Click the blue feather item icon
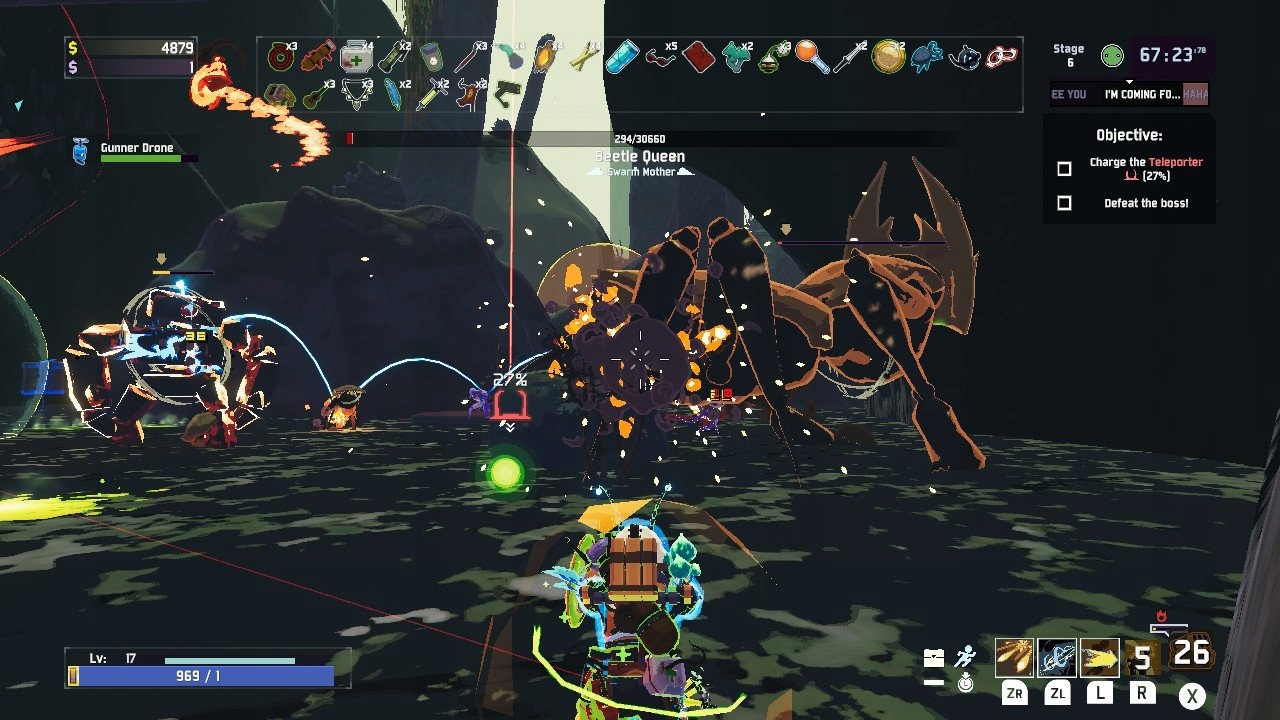This screenshot has width=1280, height=720. pyautogui.click(x=394, y=95)
